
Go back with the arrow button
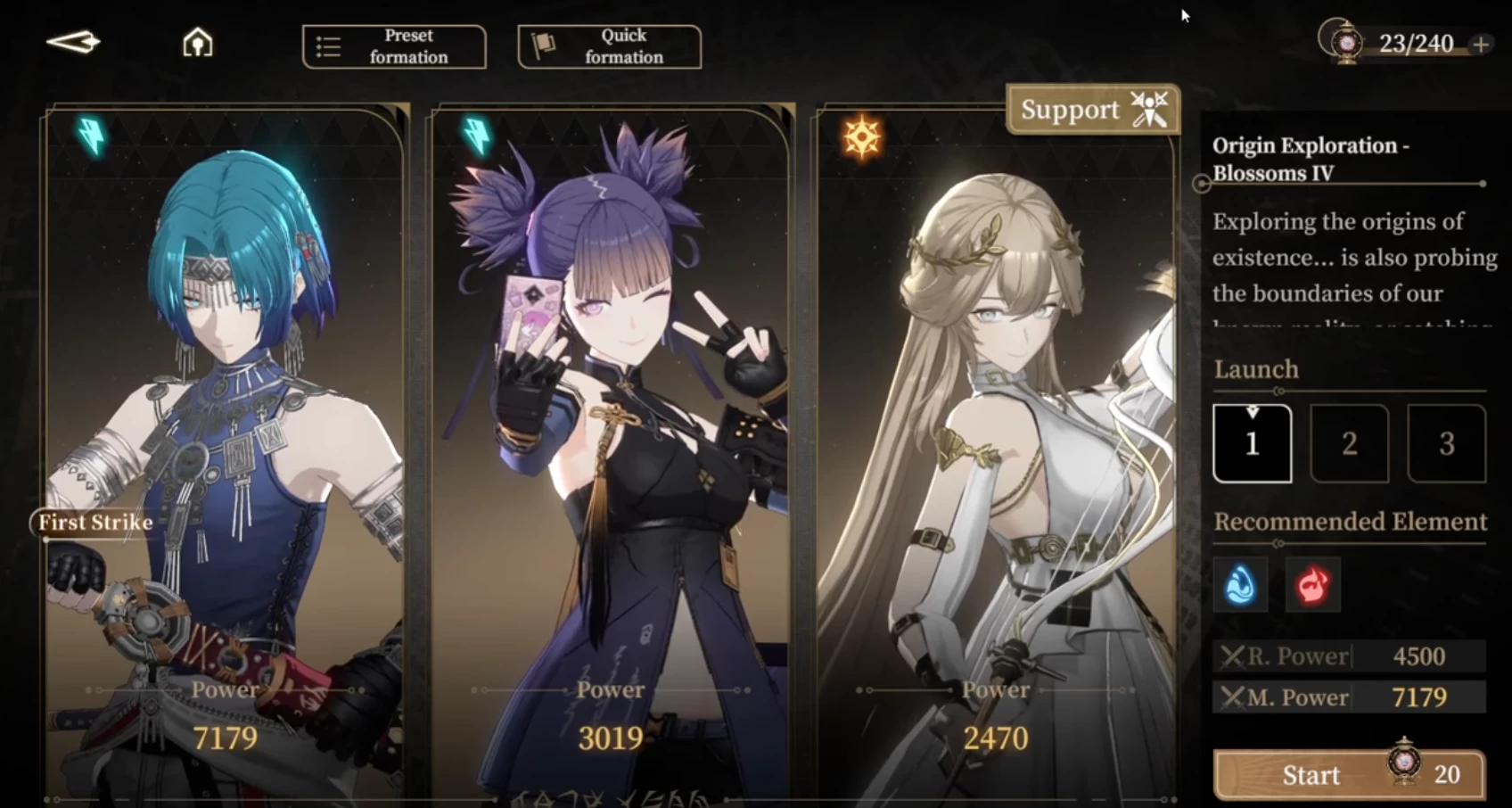pos(73,42)
